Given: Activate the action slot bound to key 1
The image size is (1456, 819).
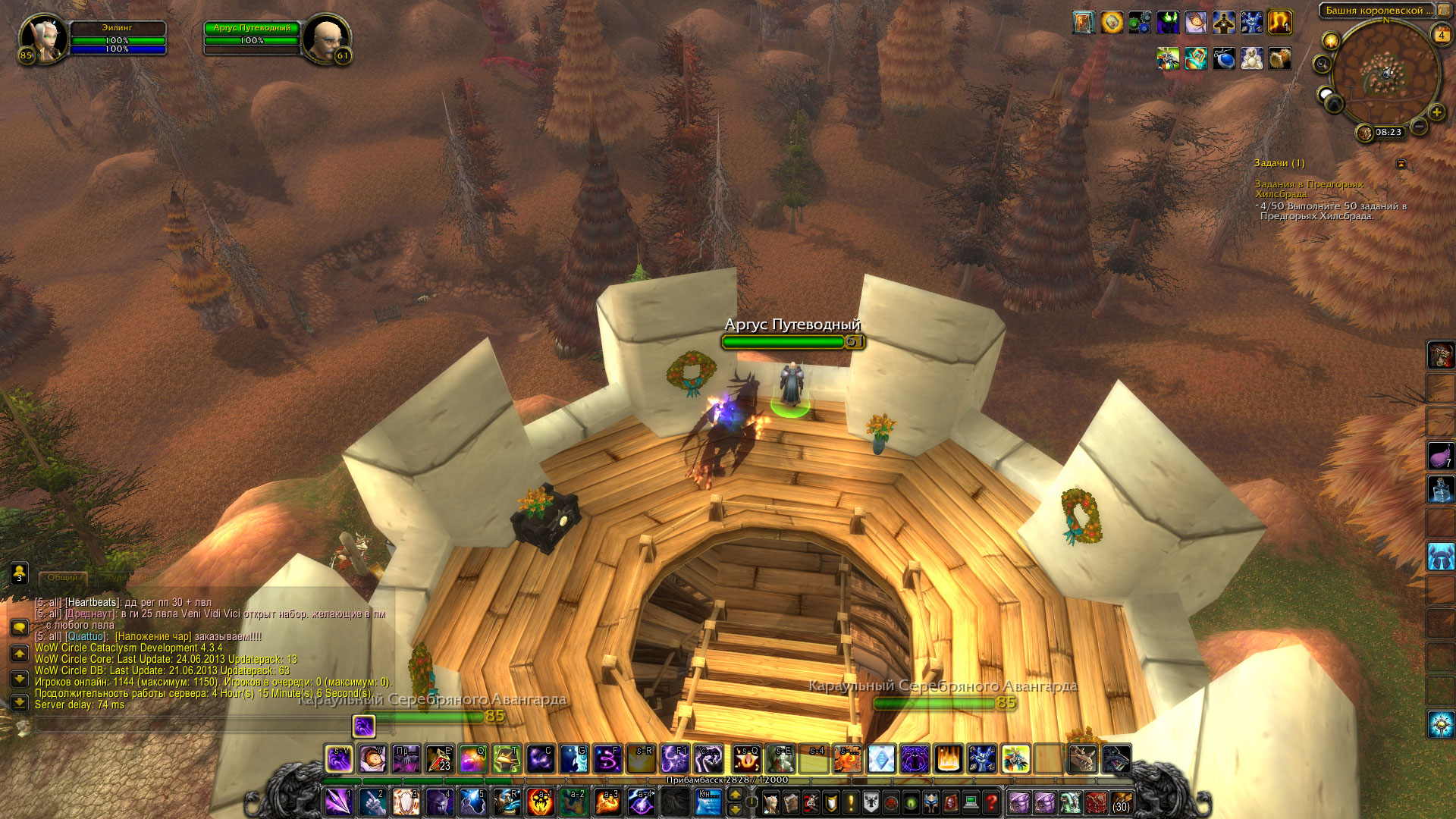Looking at the screenshot, I should [338, 802].
